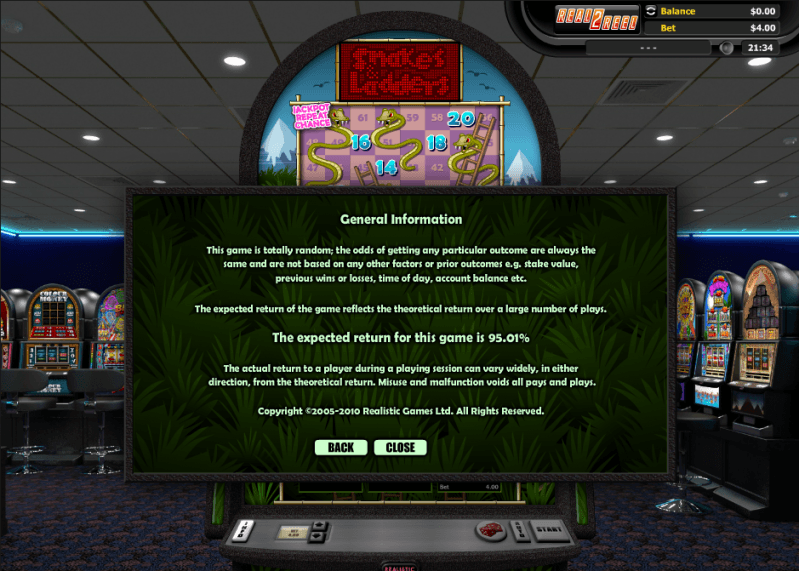Refresh the balance with the arrows icon
Image resolution: width=799 pixels, height=571 pixels.
point(651,11)
